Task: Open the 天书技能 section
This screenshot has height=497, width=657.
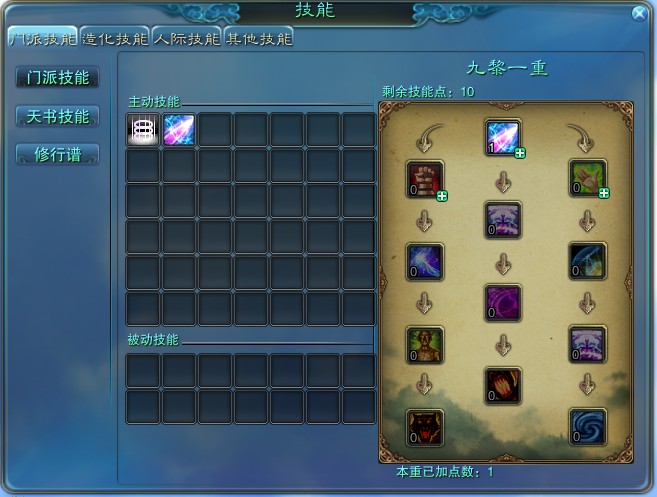Action: tap(58, 116)
